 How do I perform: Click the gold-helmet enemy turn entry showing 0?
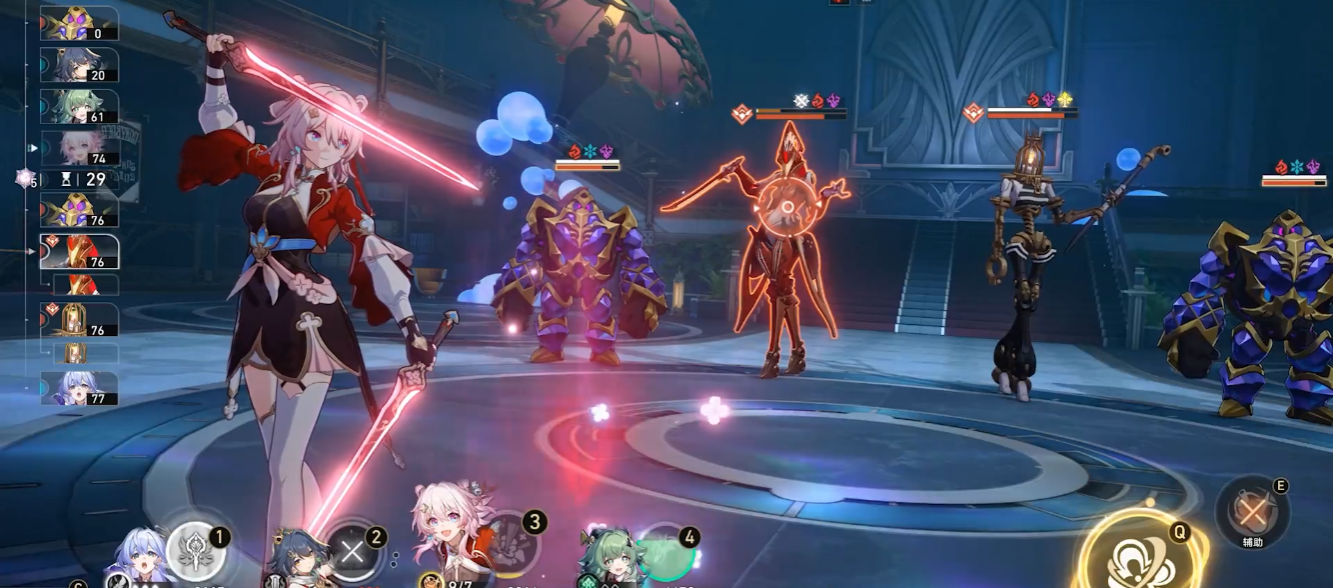click(x=79, y=23)
